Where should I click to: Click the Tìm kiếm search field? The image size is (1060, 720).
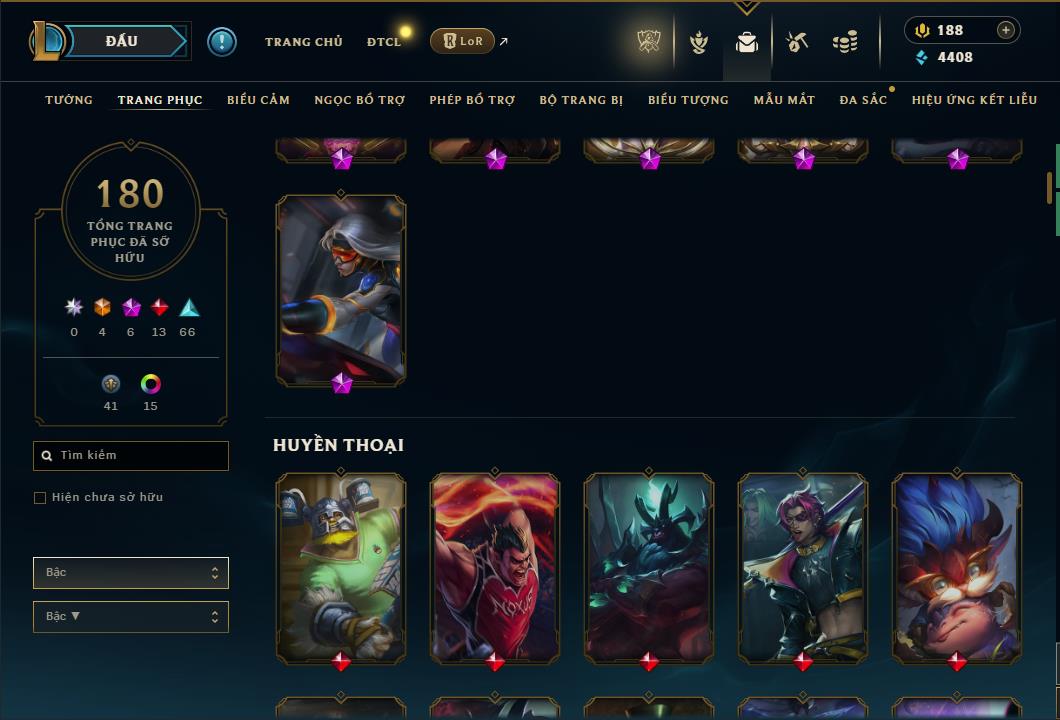point(131,456)
